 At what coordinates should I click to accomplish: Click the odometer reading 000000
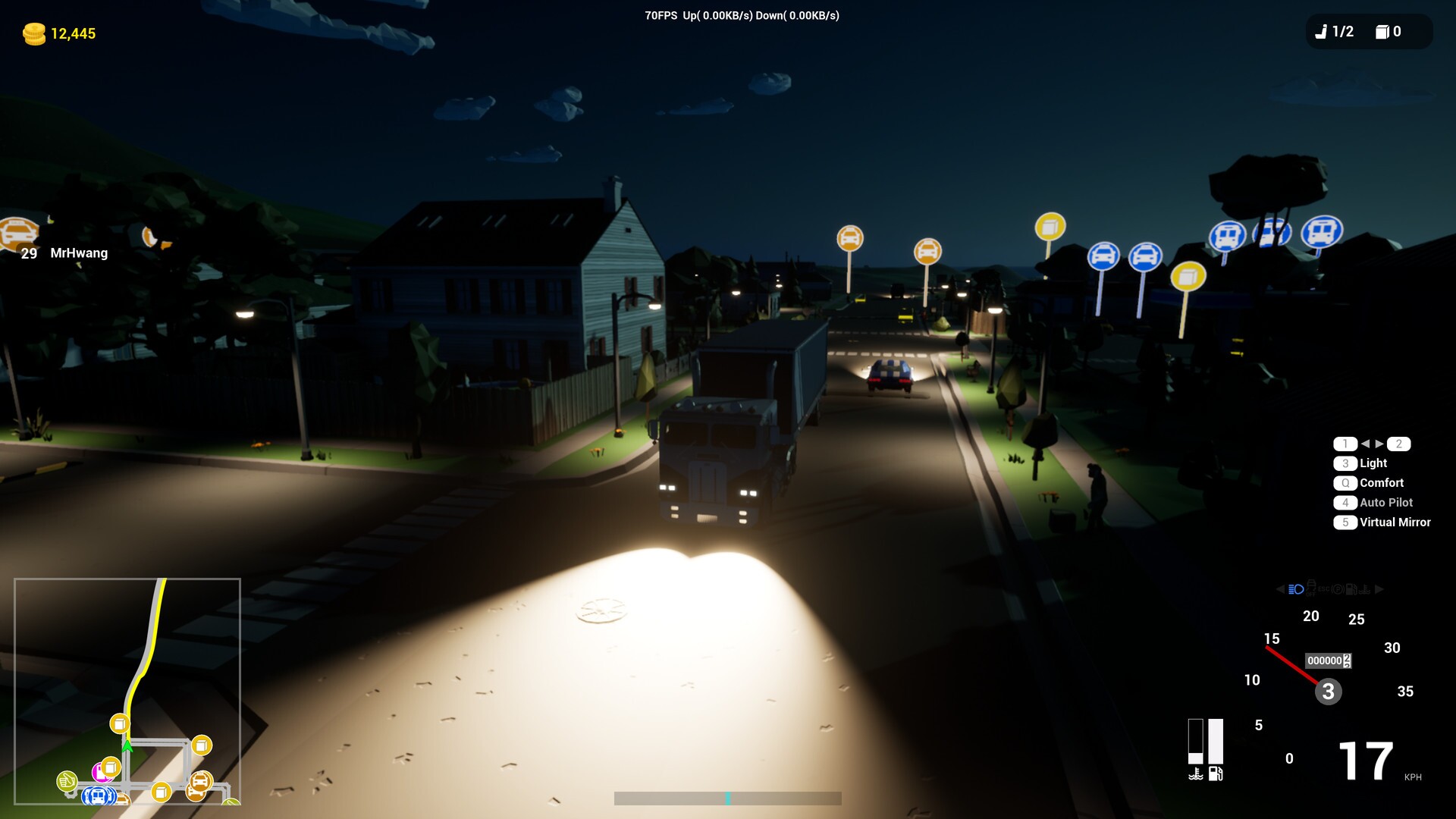[x=1323, y=661]
